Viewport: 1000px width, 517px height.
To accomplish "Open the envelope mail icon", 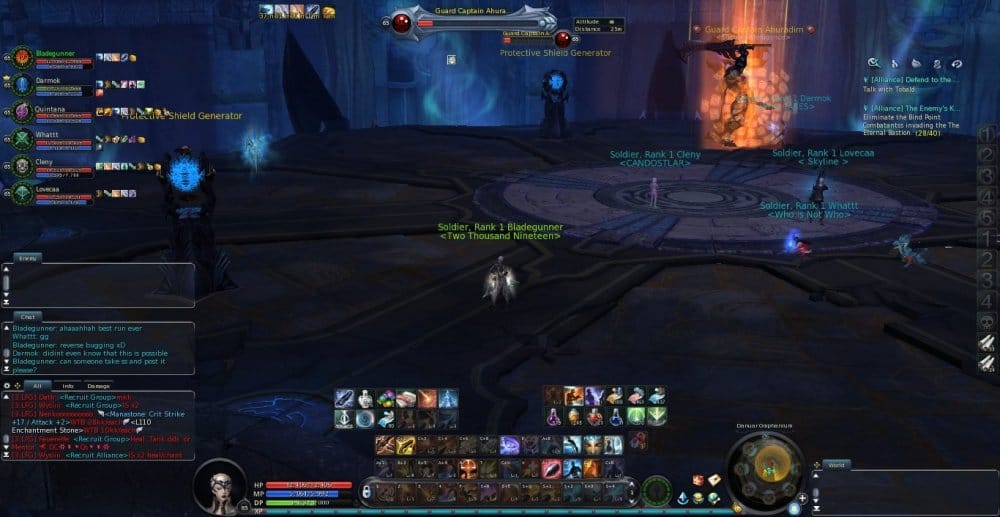I will coord(714,480).
